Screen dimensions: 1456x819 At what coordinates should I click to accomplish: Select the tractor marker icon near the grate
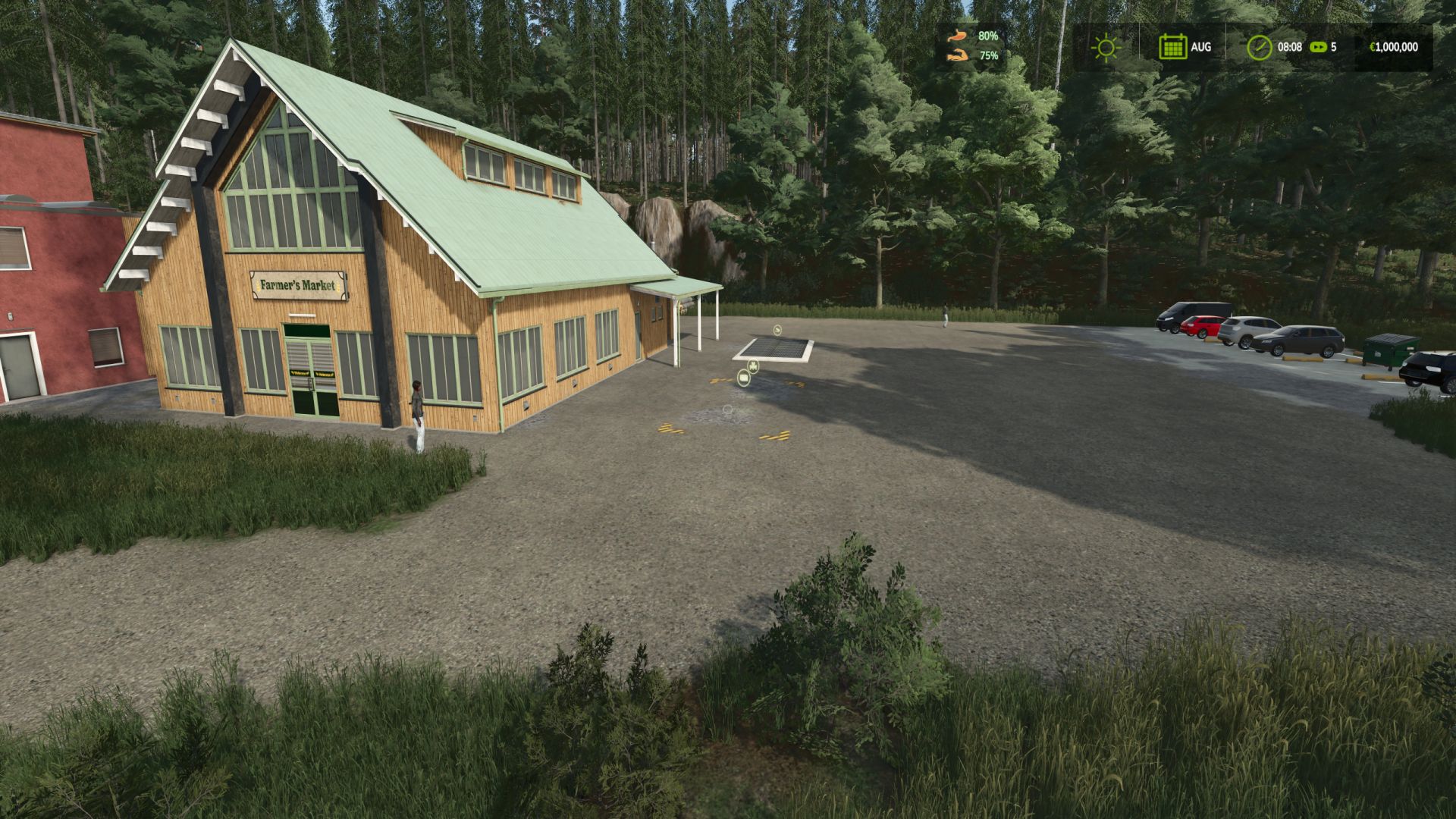coord(753,366)
